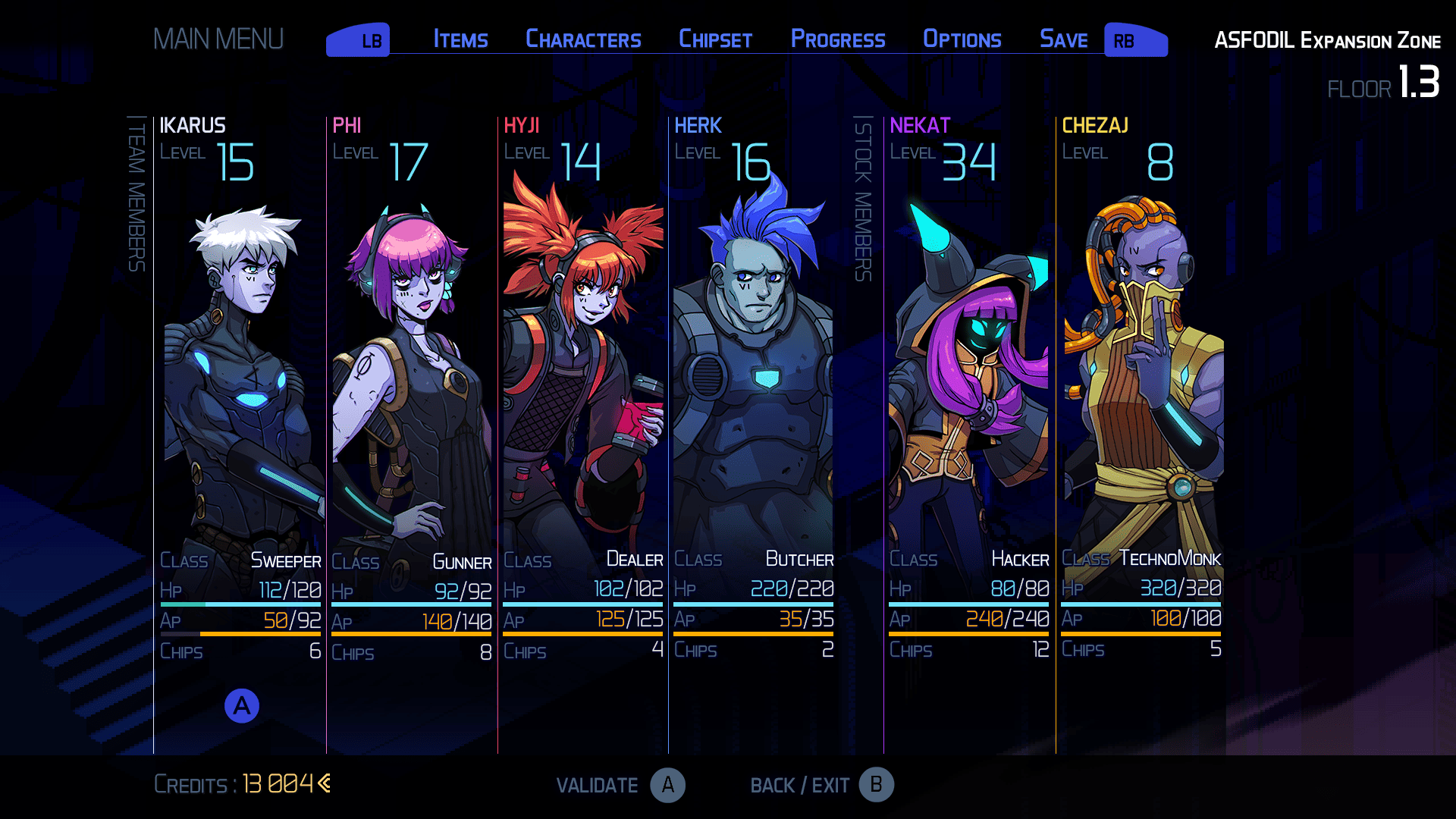Open the Items tab
The height and width of the screenshot is (819, 1456).
[460, 39]
